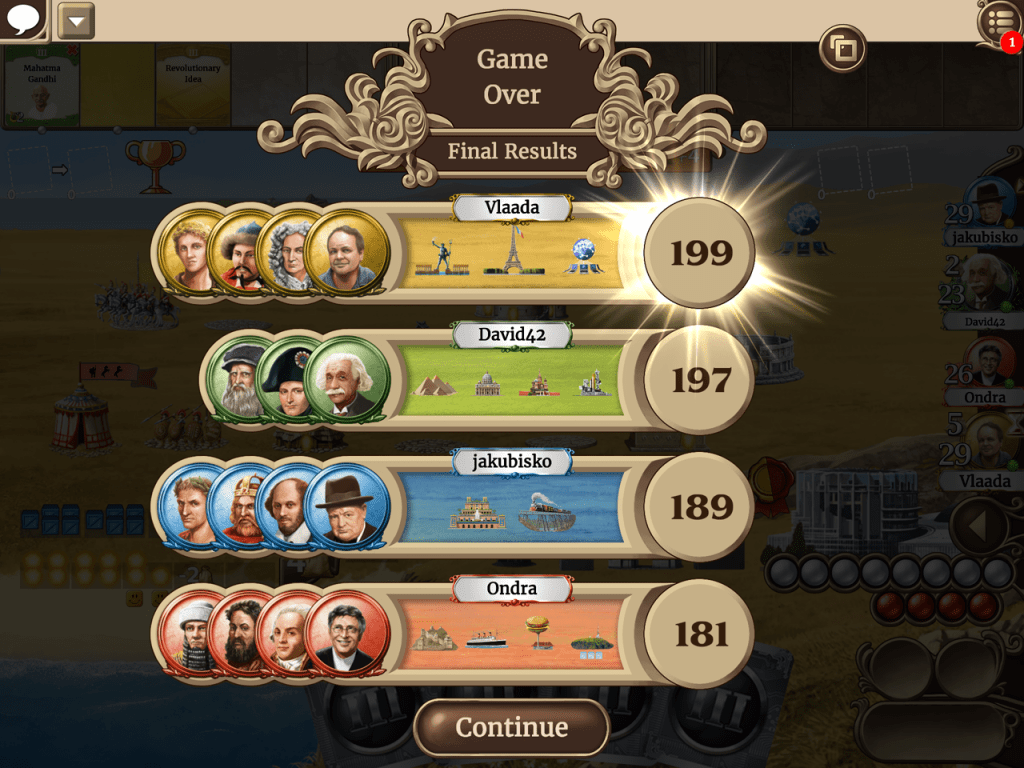The image size is (1024, 768).
Task: Click the Continue button
Action: [x=511, y=727]
